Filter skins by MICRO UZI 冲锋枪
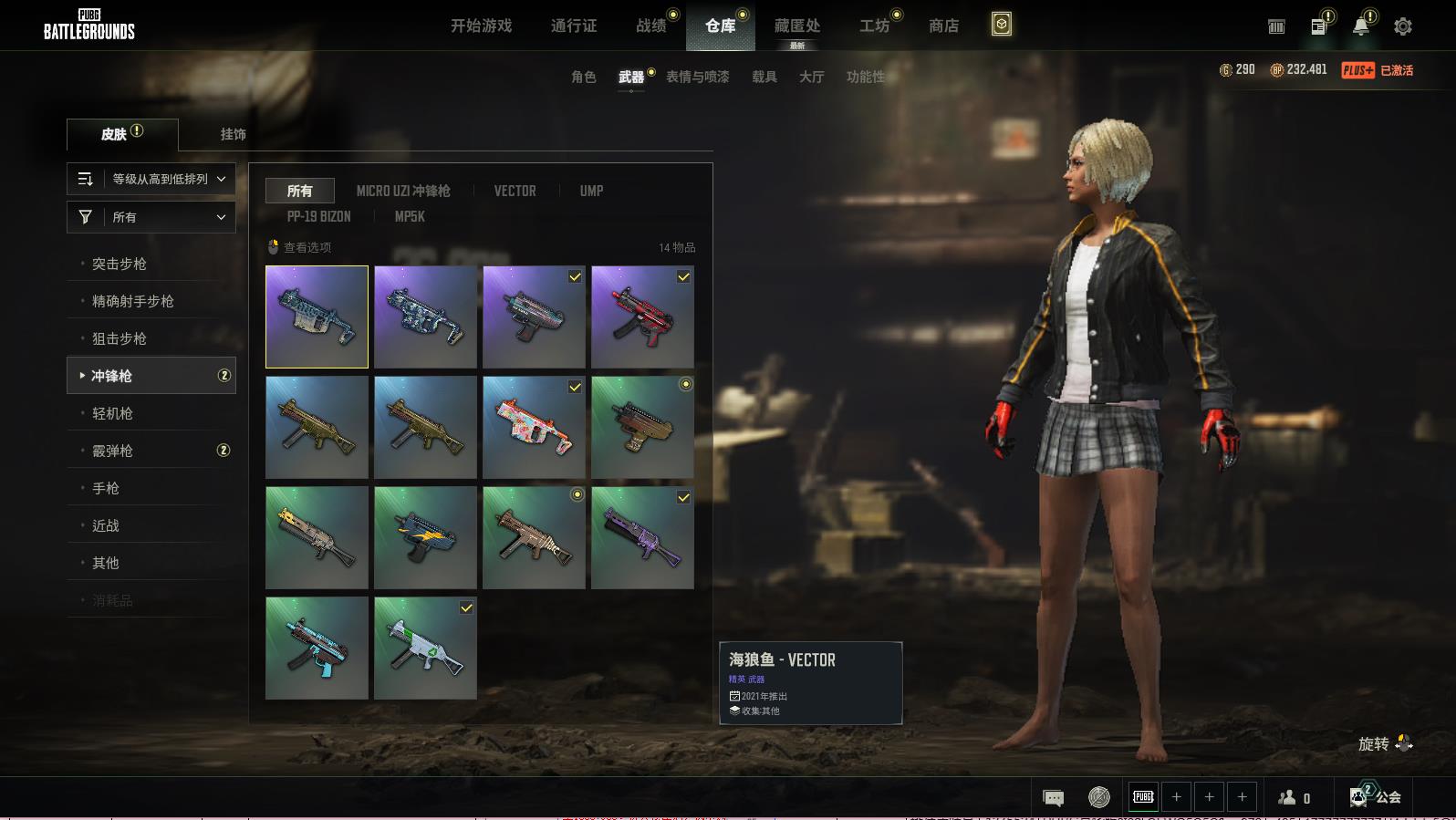 403,191
